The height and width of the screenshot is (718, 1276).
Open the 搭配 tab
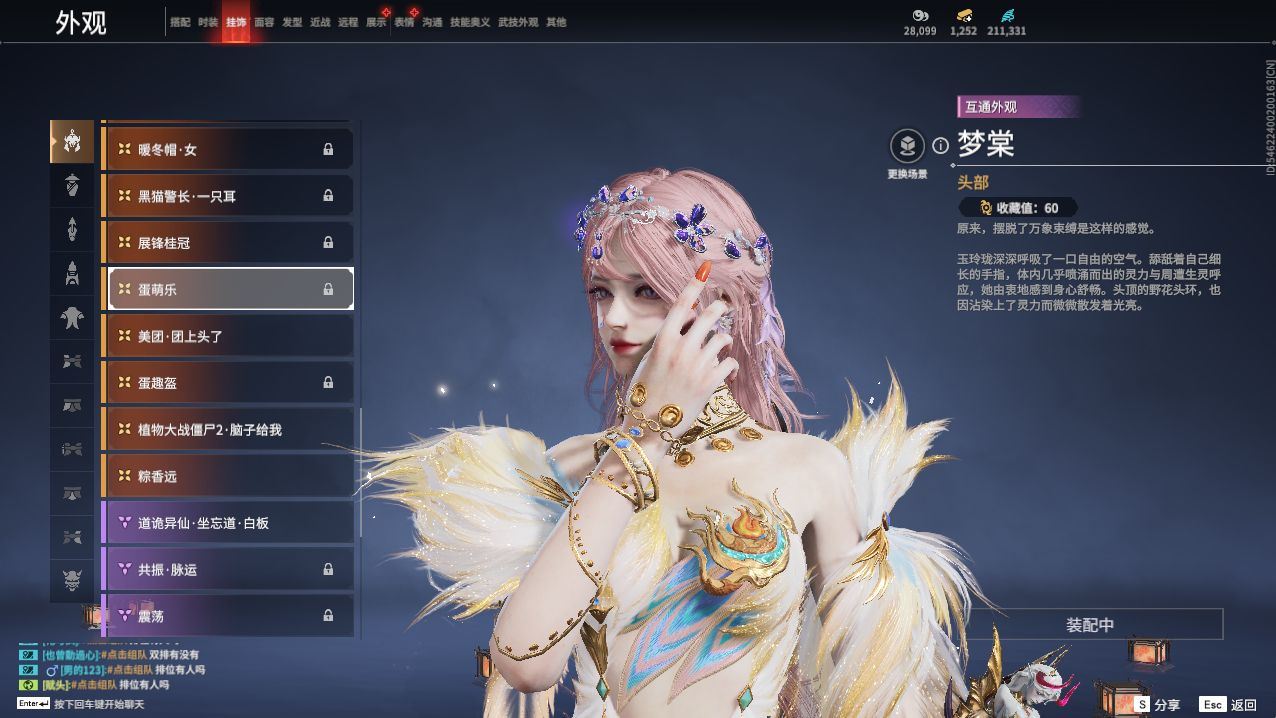coord(180,22)
